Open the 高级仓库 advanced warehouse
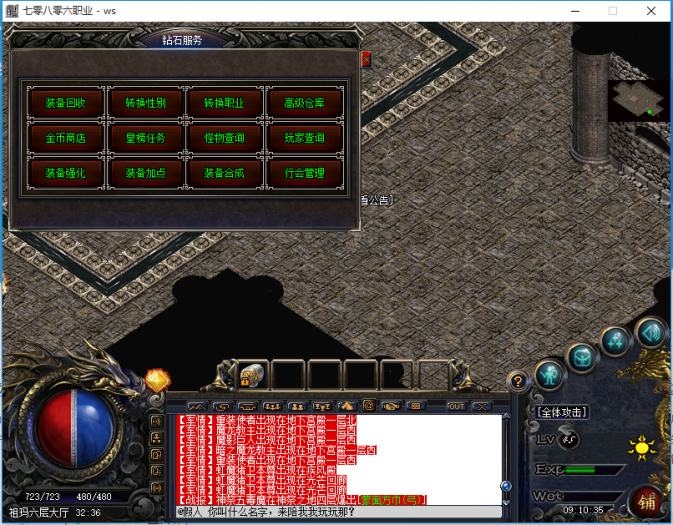Screen dimensions: 673x525 305,103
